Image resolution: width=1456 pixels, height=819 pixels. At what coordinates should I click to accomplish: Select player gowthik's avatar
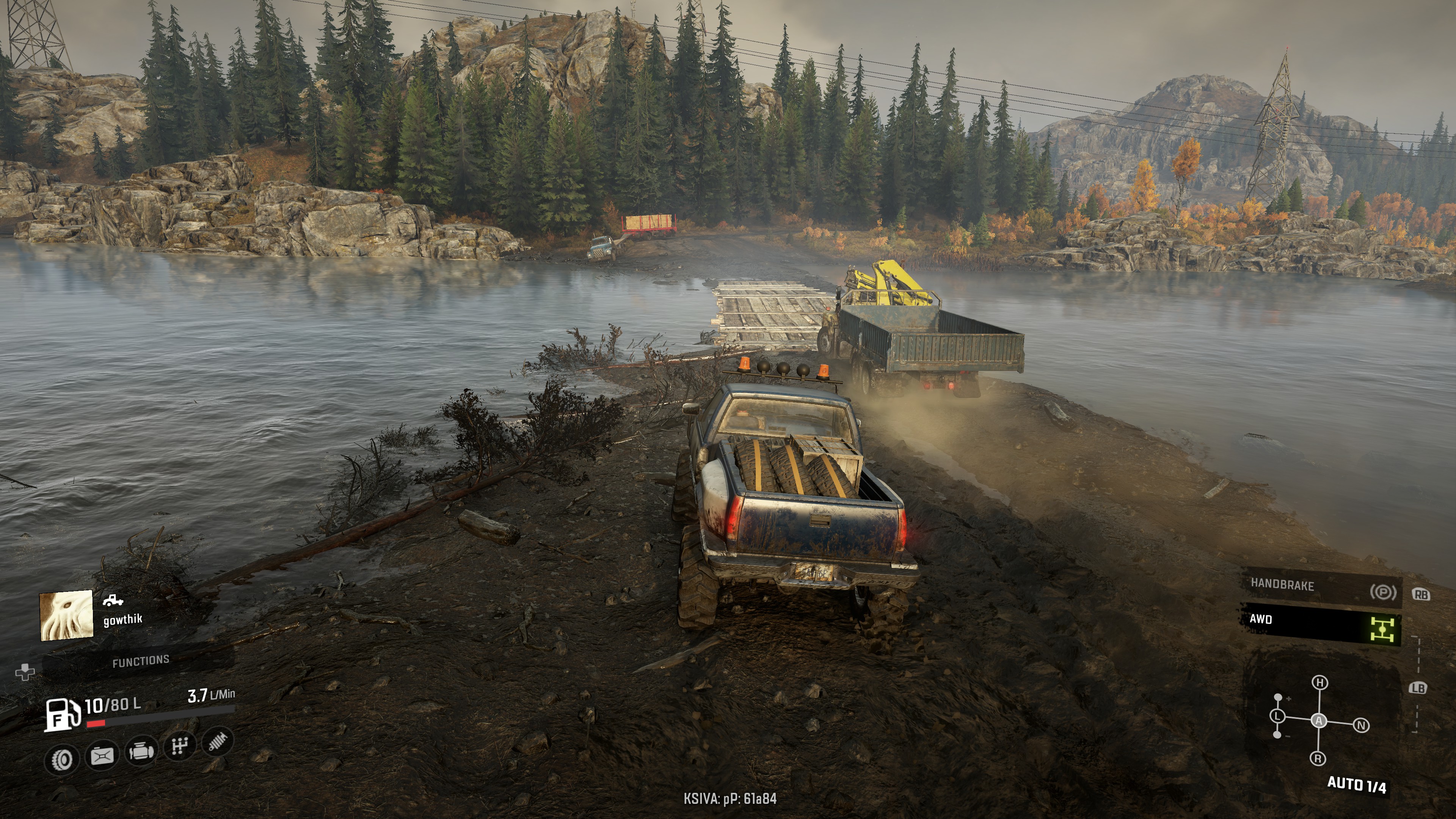point(66,615)
